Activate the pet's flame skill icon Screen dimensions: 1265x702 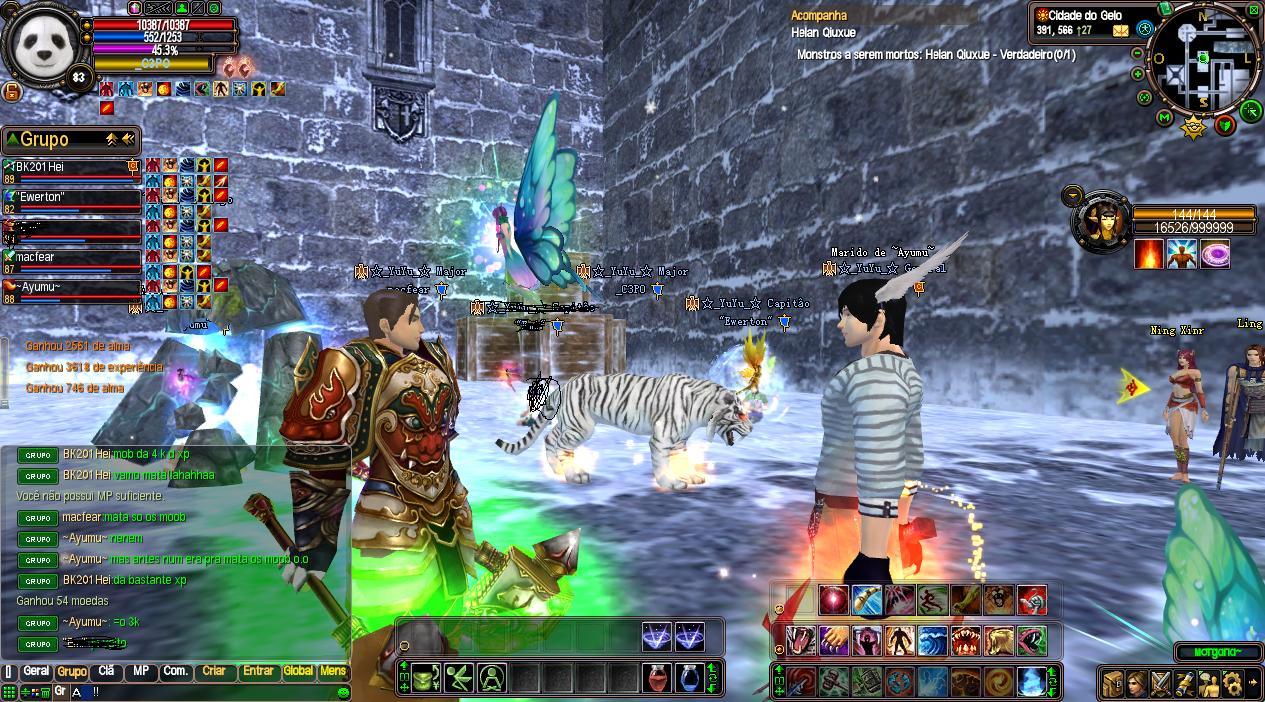tap(1149, 254)
